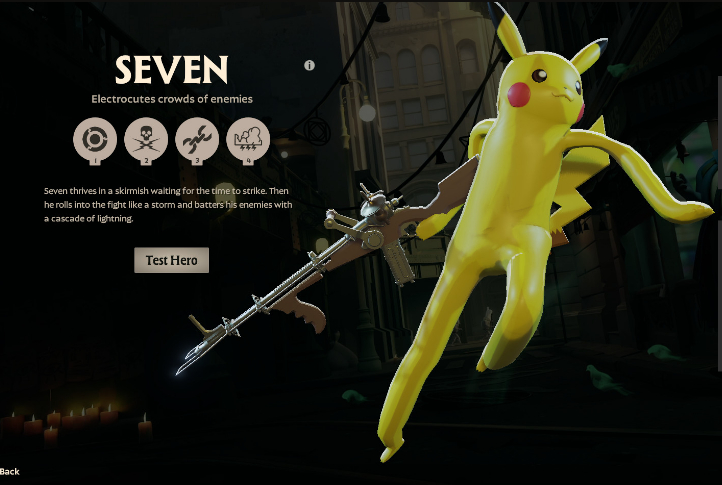Select Seven's first ability, the ring orb icon
Screen dimensions: 722x485
(x=94, y=138)
